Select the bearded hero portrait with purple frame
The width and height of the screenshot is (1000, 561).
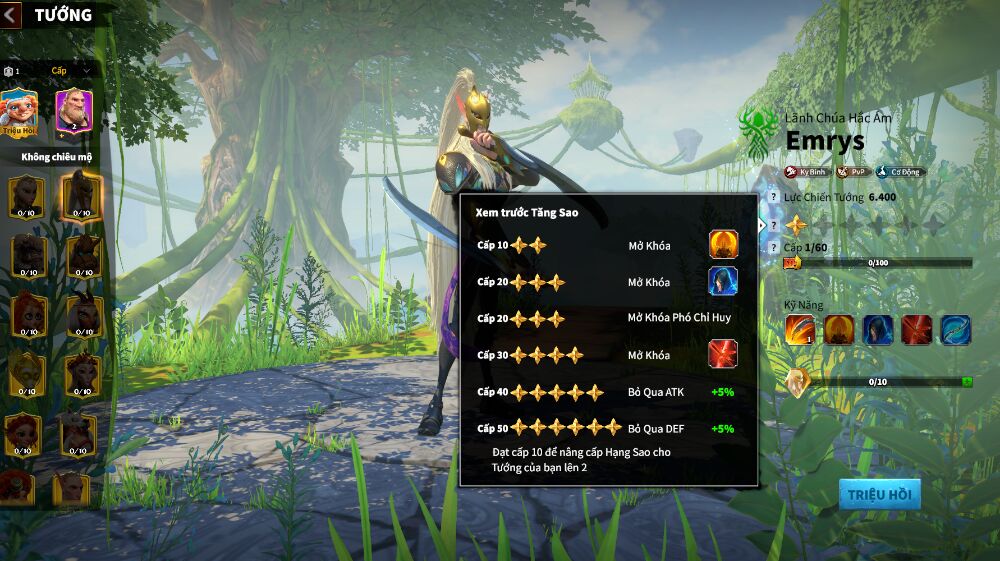(x=73, y=110)
